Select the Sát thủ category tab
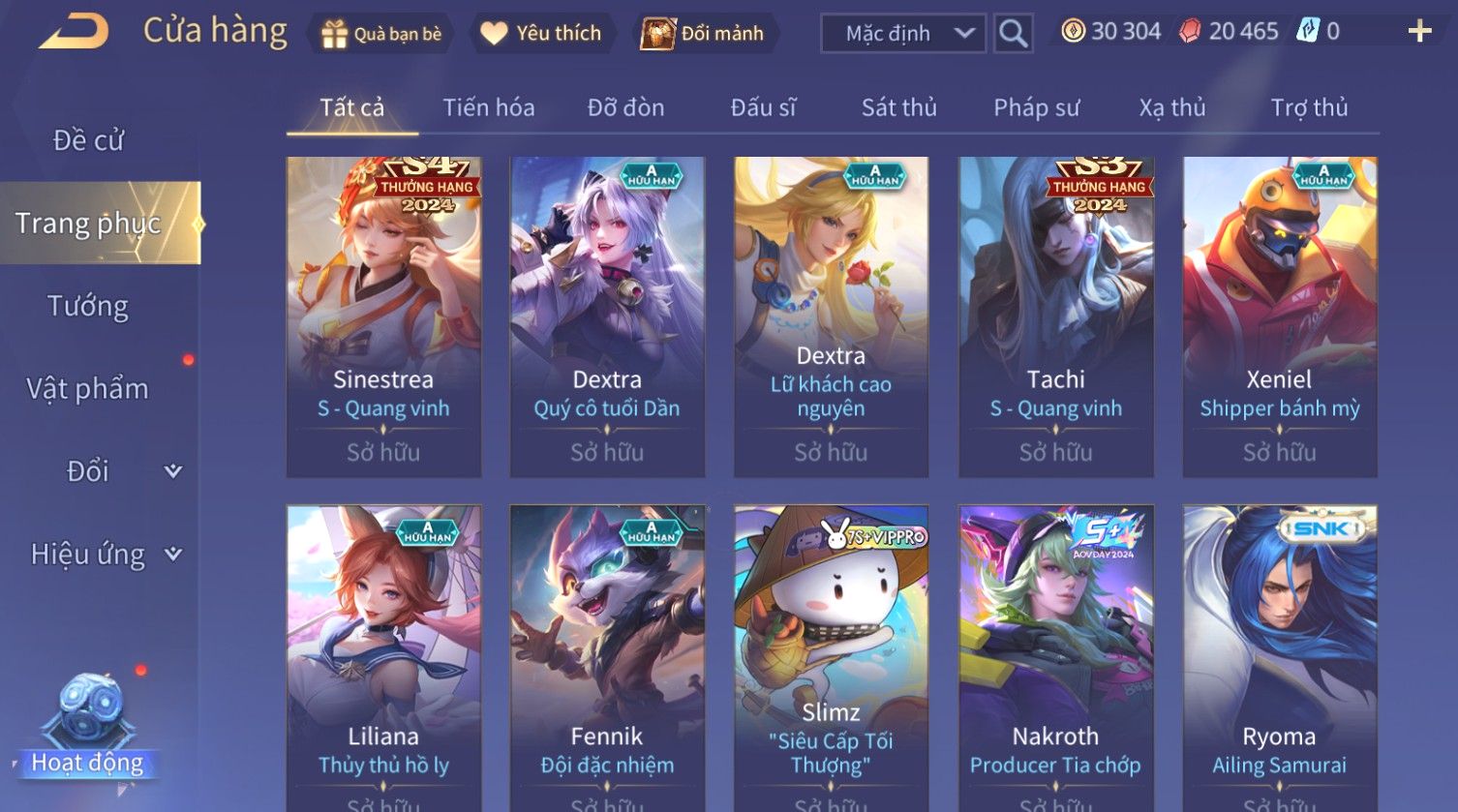1458x812 pixels. (x=898, y=107)
